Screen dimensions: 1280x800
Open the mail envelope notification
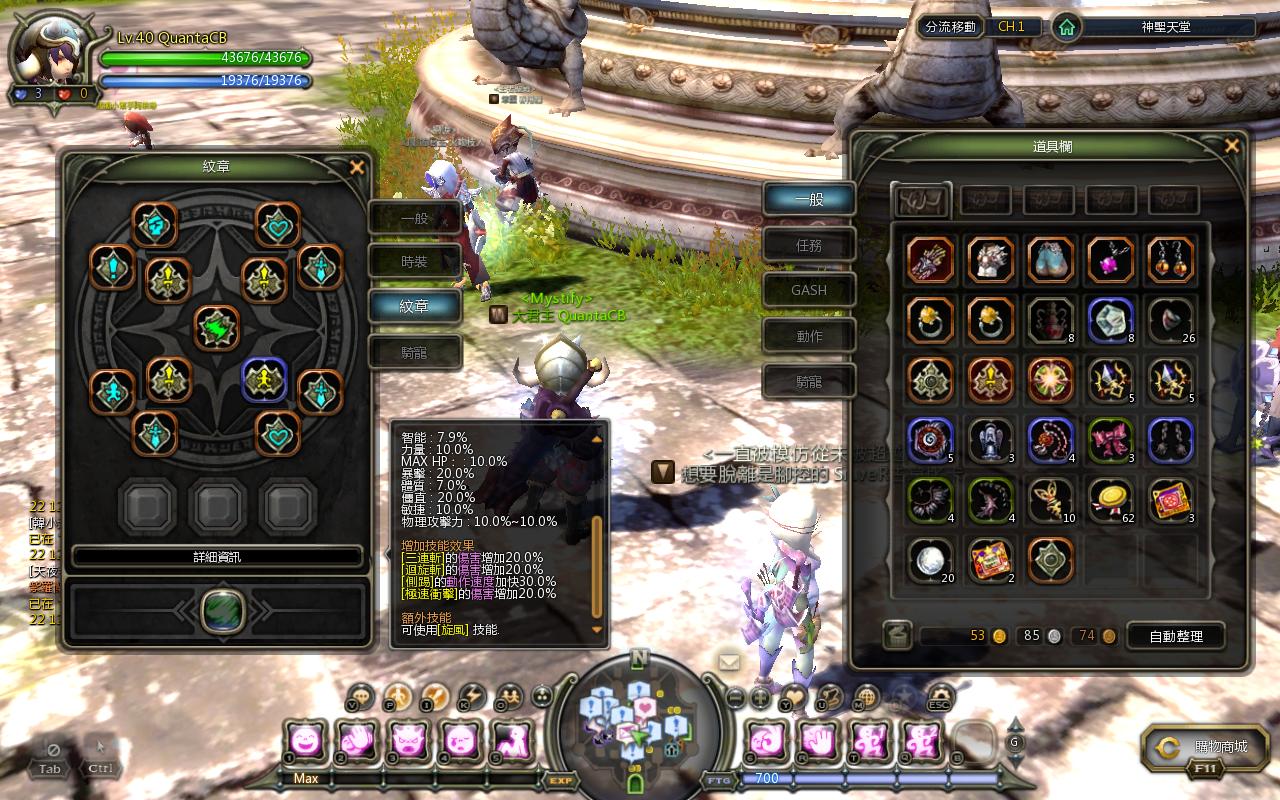click(728, 661)
